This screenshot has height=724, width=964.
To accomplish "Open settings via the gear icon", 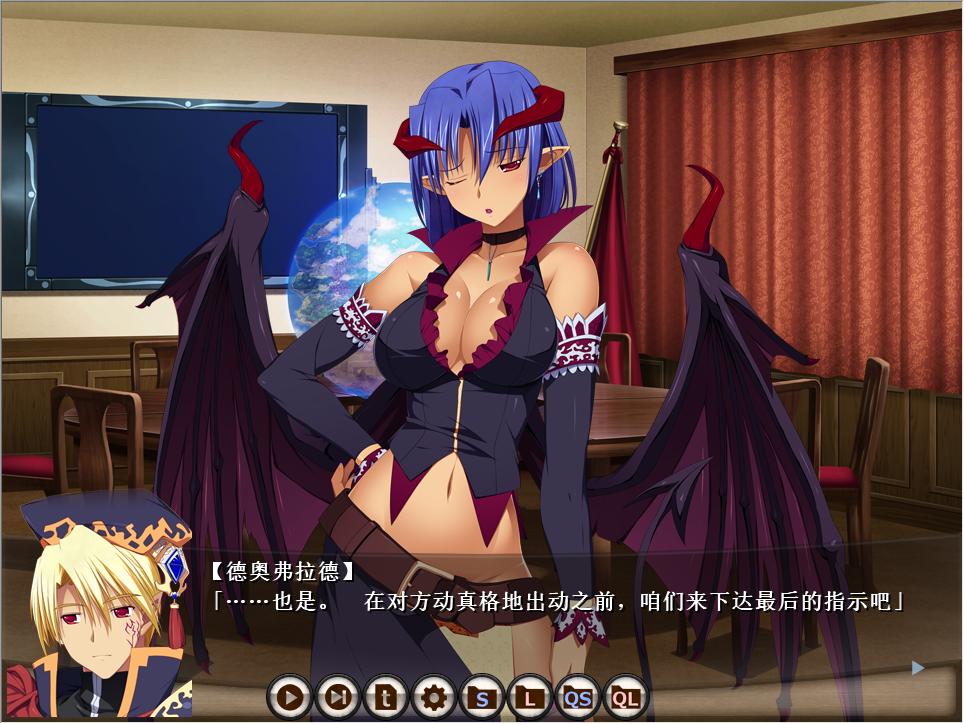I will (434, 697).
